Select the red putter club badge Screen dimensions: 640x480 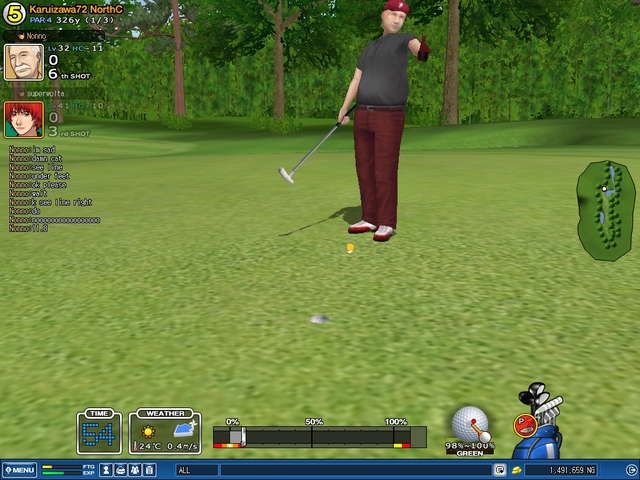click(x=524, y=424)
